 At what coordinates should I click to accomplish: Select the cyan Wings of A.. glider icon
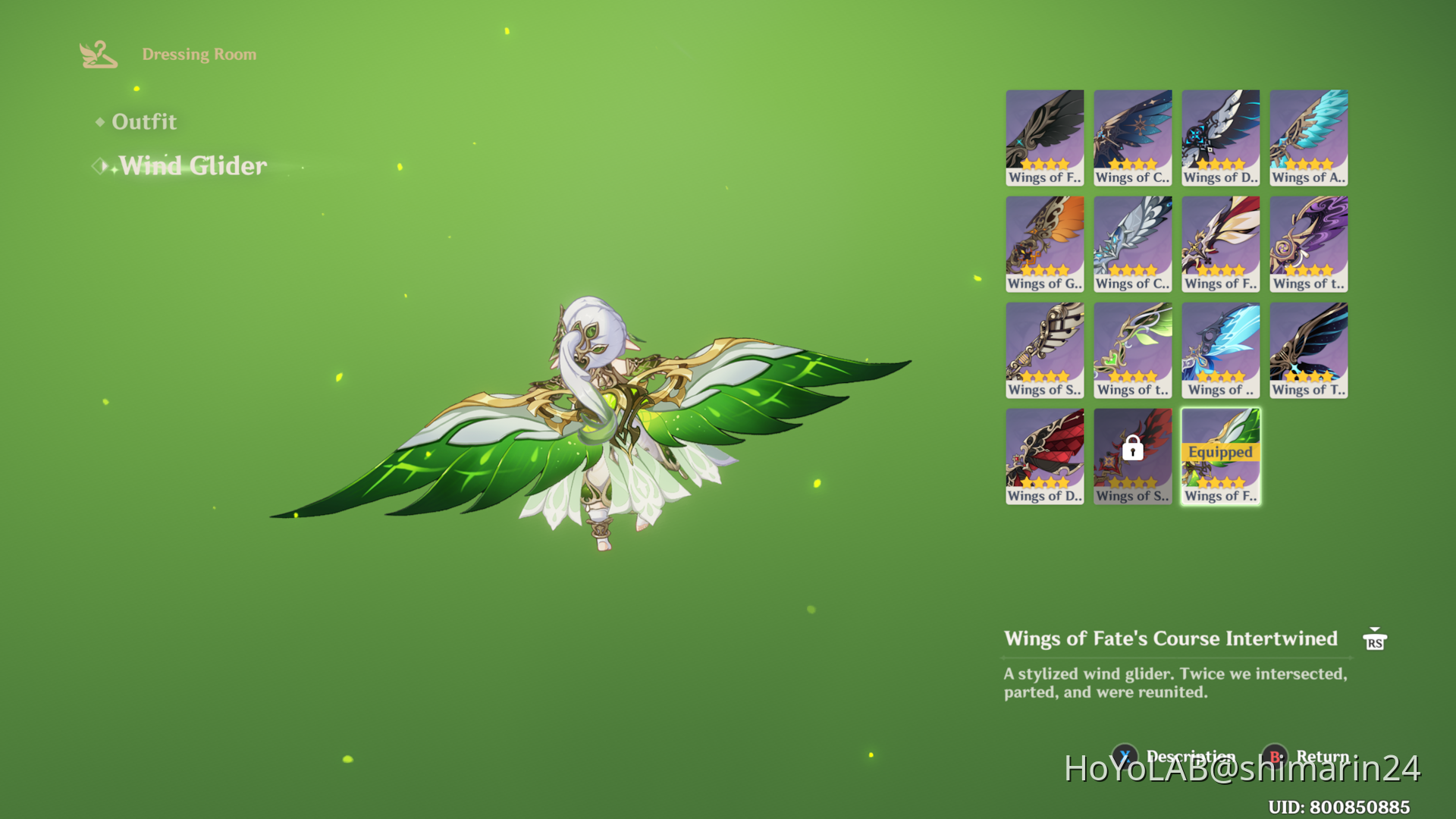[x=1308, y=136]
